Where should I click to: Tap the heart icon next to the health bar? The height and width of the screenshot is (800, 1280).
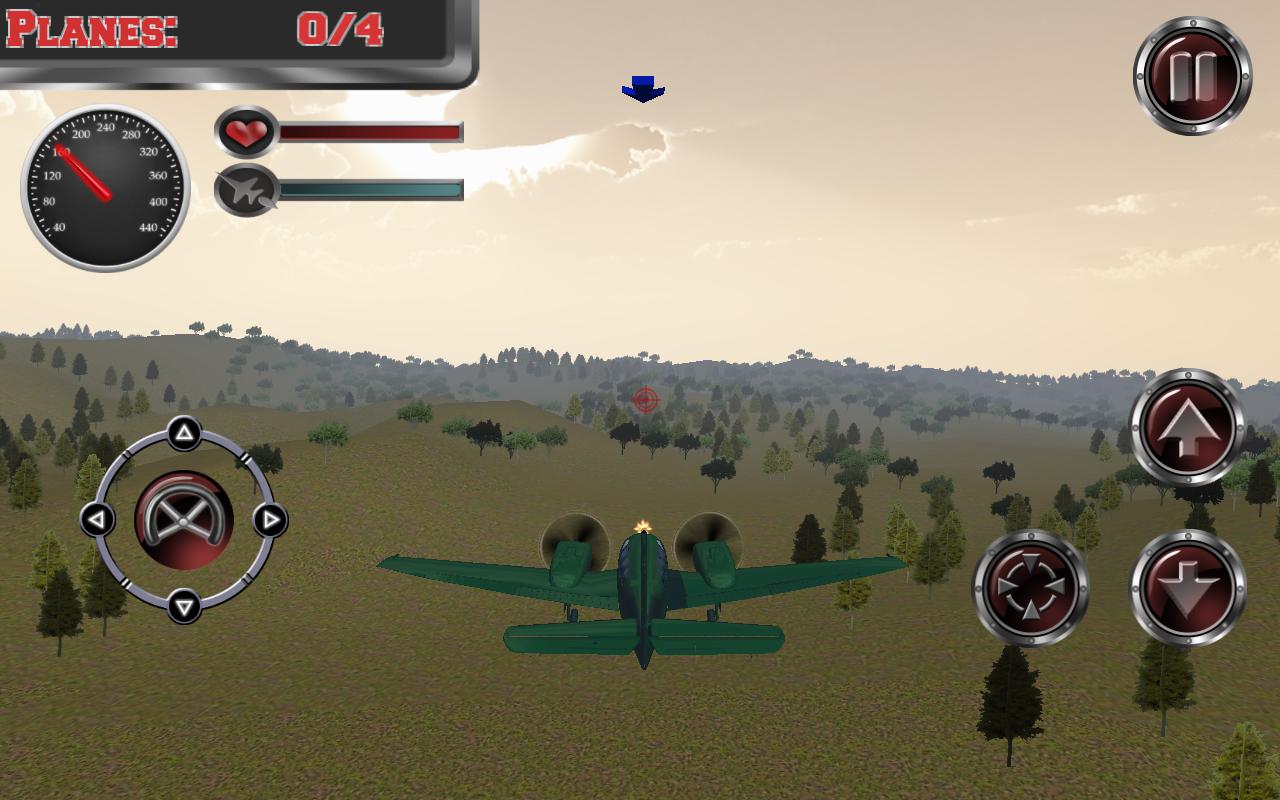244,132
